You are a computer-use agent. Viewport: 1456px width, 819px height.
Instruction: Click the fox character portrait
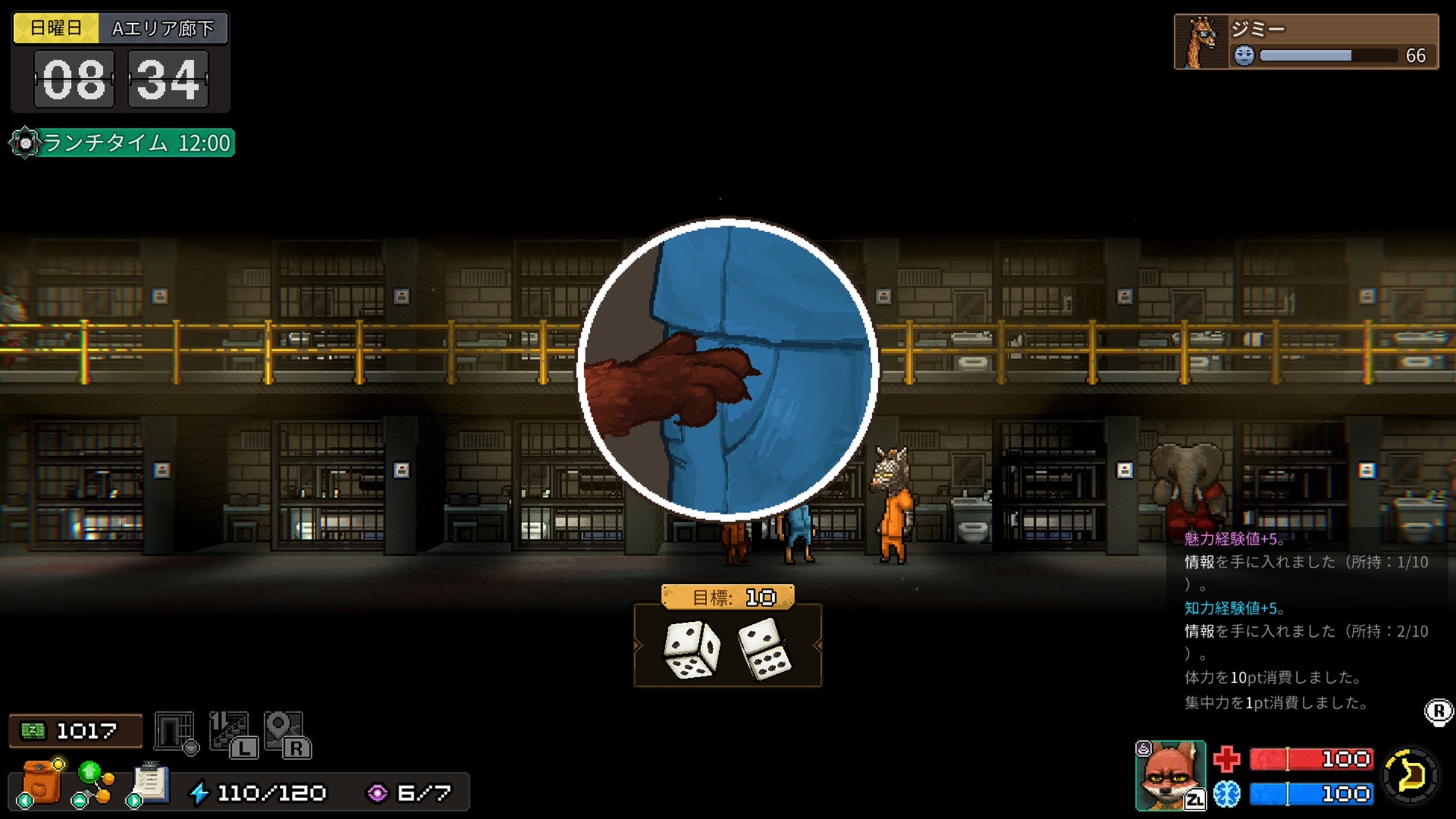tap(1169, 775)
